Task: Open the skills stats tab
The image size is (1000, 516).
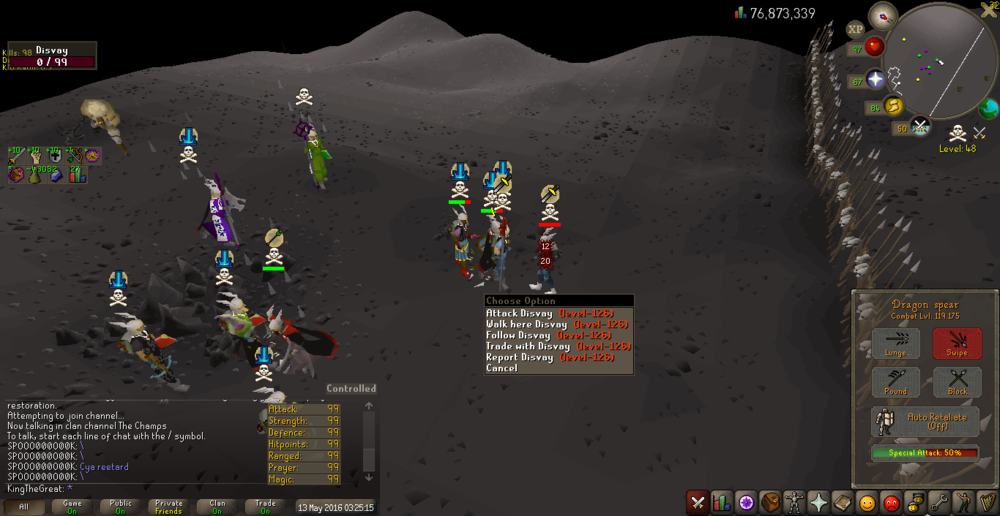Action: 721,502
